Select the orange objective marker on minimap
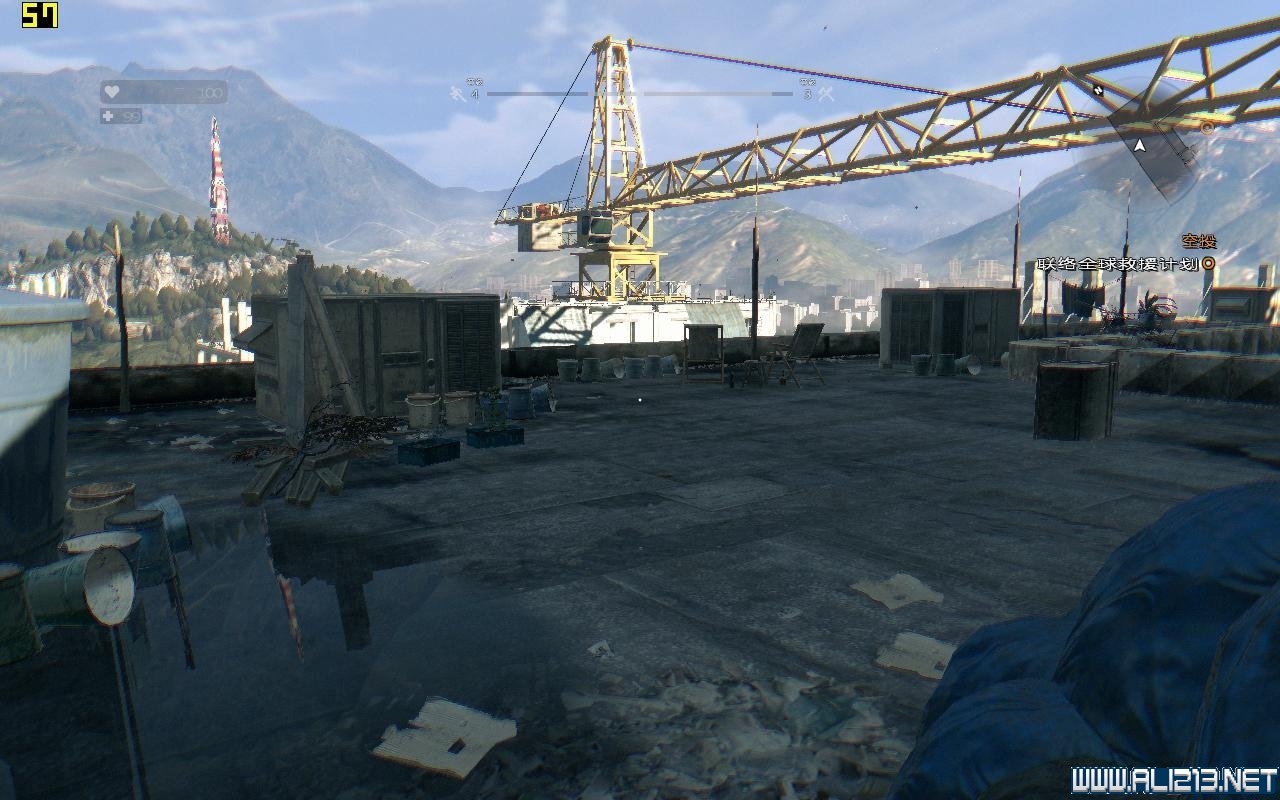The width and height of the screenshot is (1280, 800). 1206,128
